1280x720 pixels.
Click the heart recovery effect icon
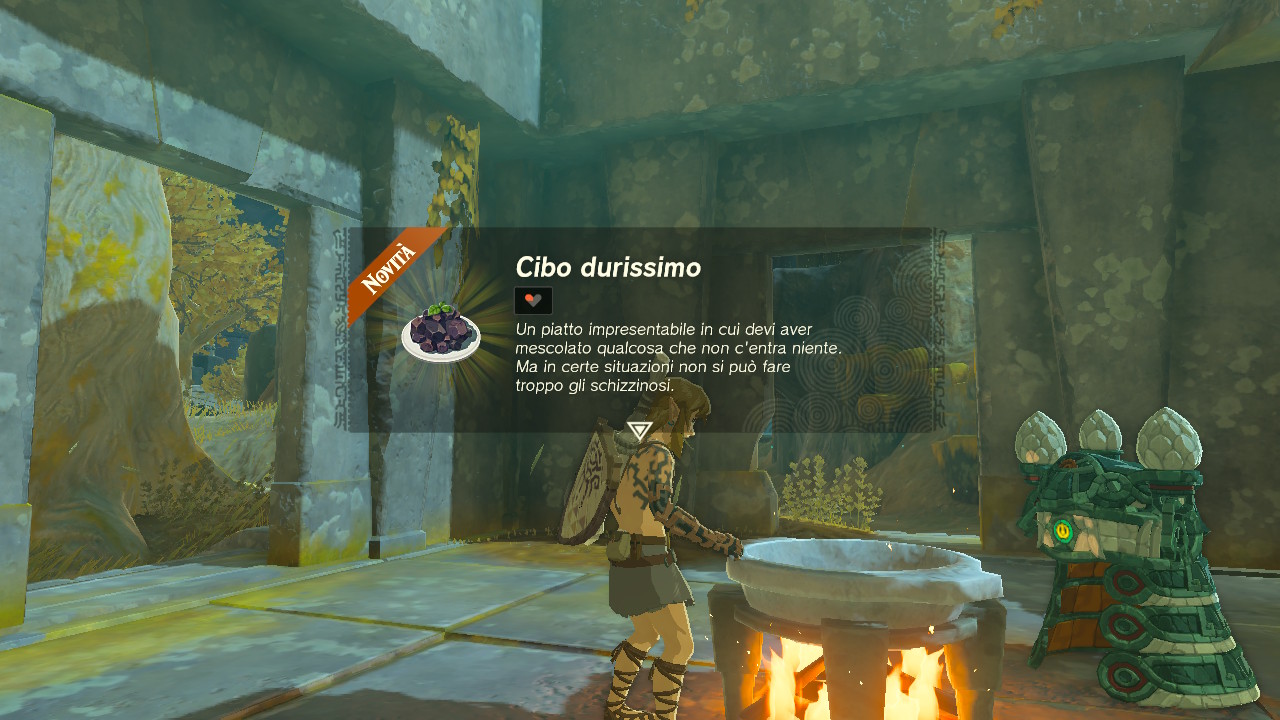click(533, 300)
